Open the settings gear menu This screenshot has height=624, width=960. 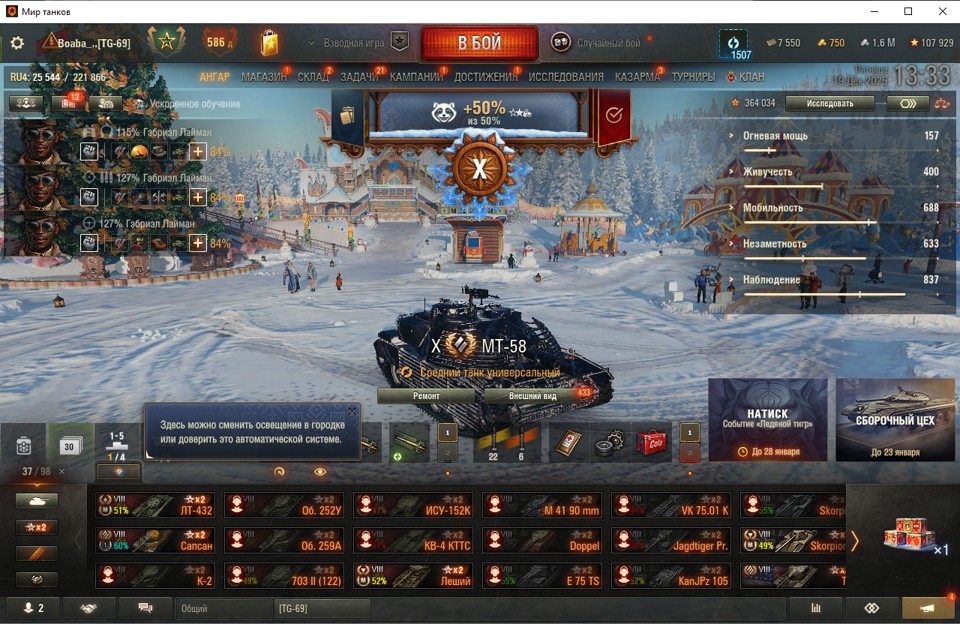point(17,43)
